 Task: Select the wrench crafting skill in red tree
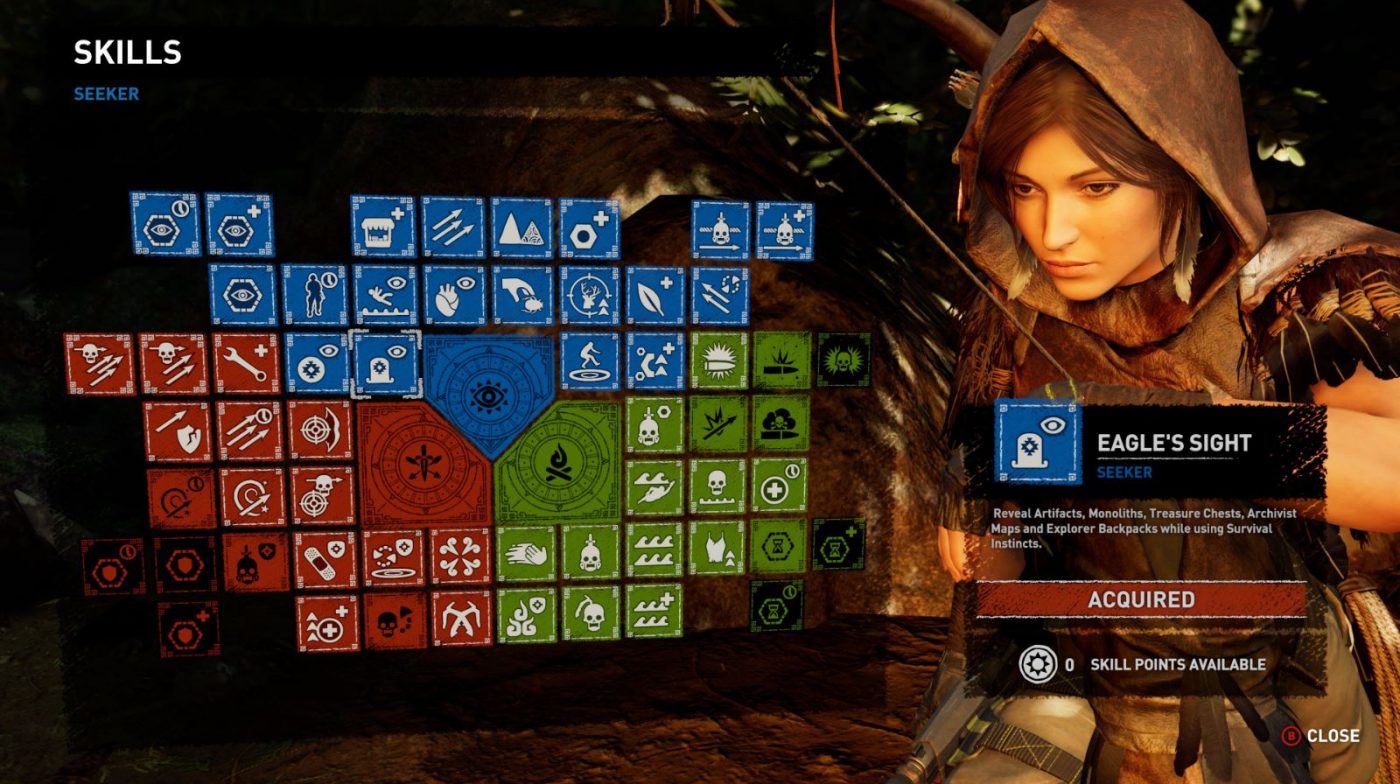(x=247, y=364)
